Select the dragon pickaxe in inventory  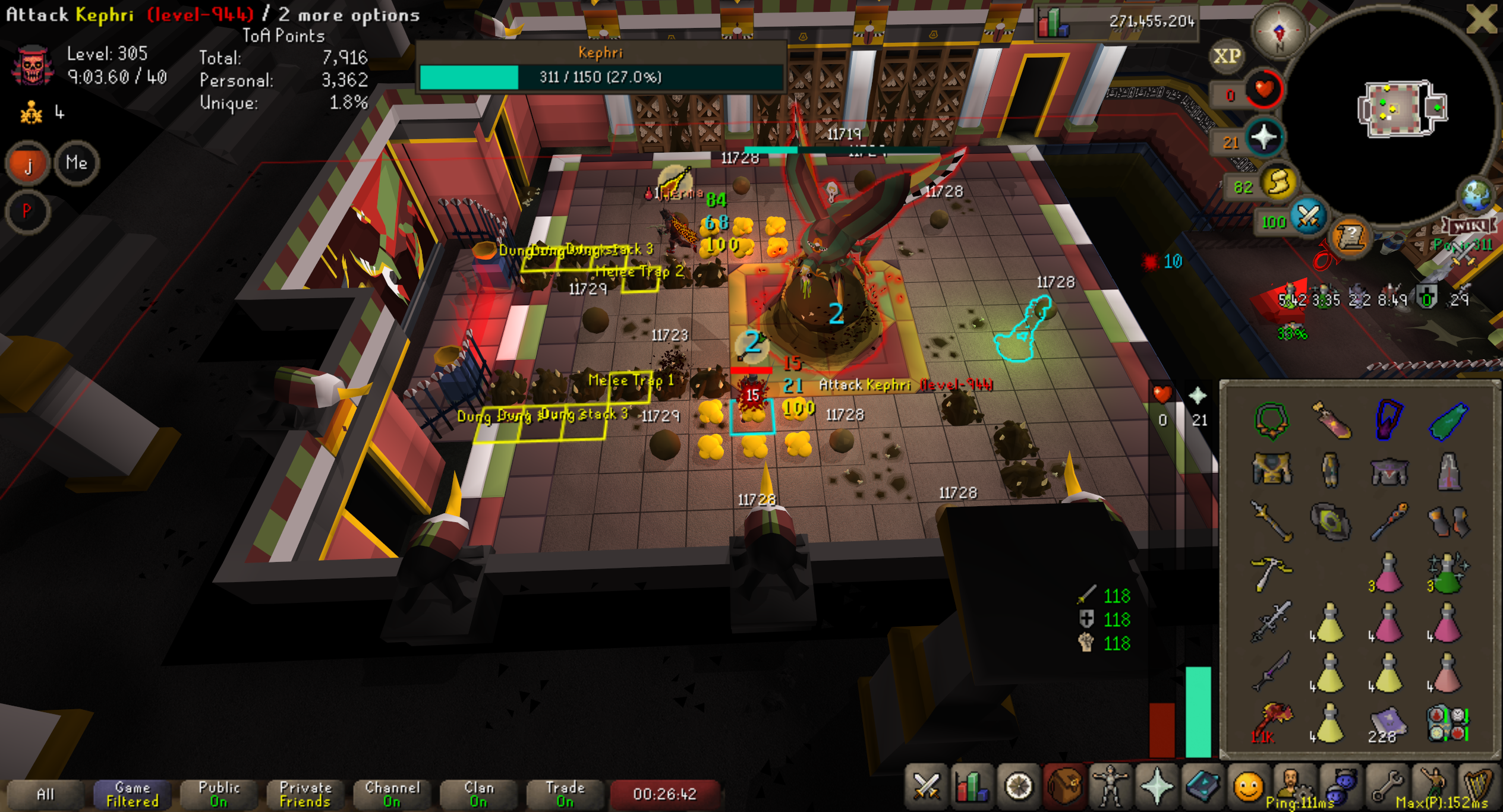pyautogui.click(x=1270, y=572)
